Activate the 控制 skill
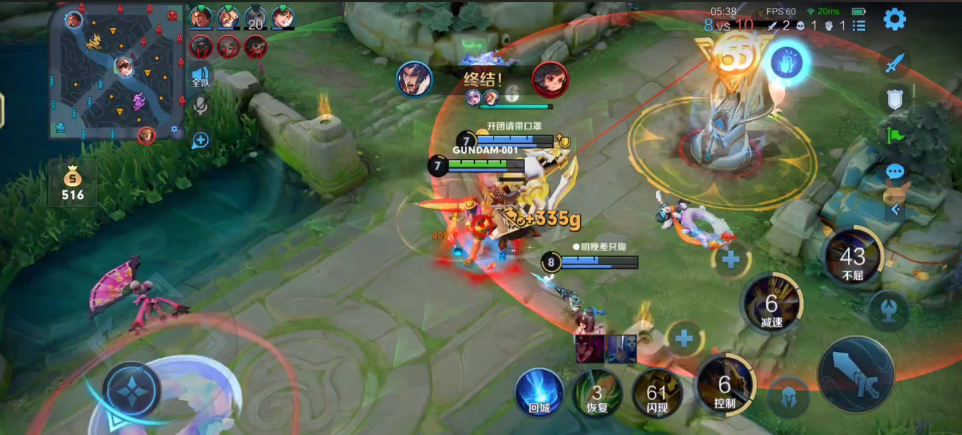Viewport: 962px width, 435px height. [725, 385]
